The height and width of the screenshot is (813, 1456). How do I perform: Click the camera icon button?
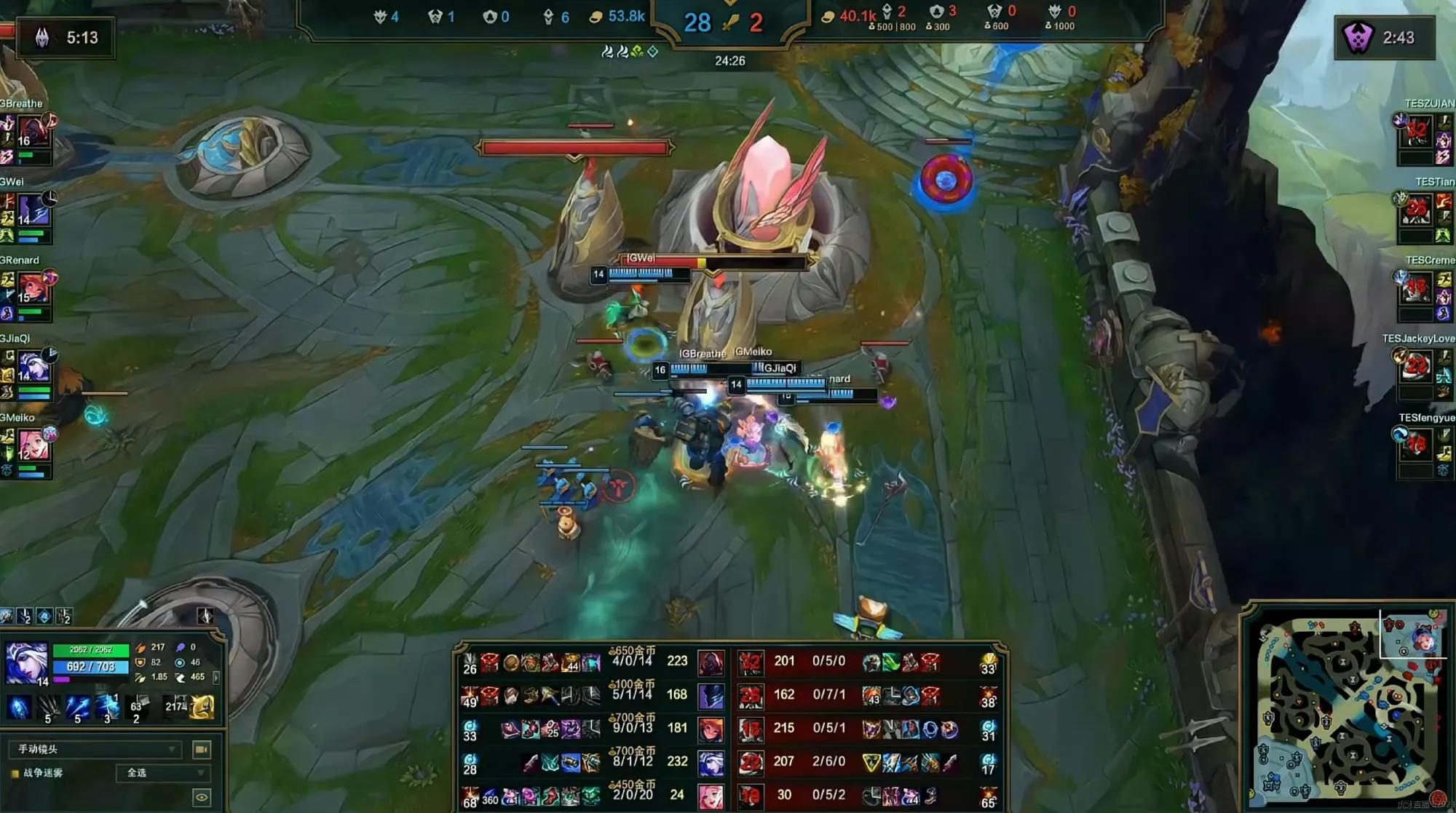coord(202,749)
